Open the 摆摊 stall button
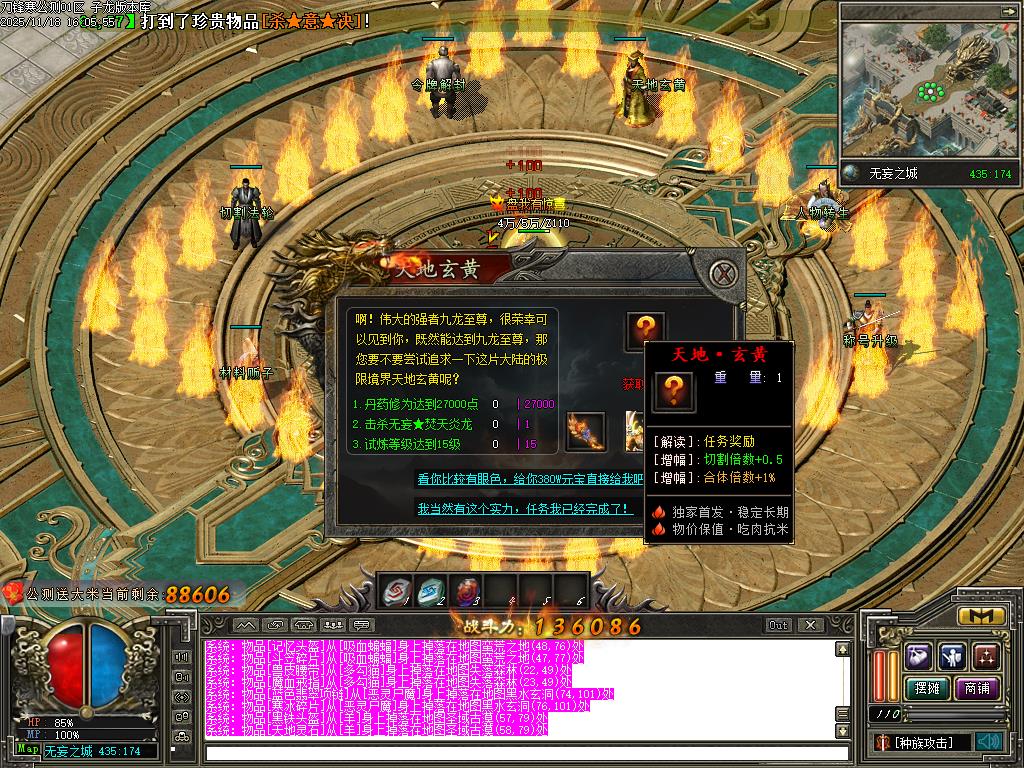Screen dimensions: 1024x768 [926, 688]
